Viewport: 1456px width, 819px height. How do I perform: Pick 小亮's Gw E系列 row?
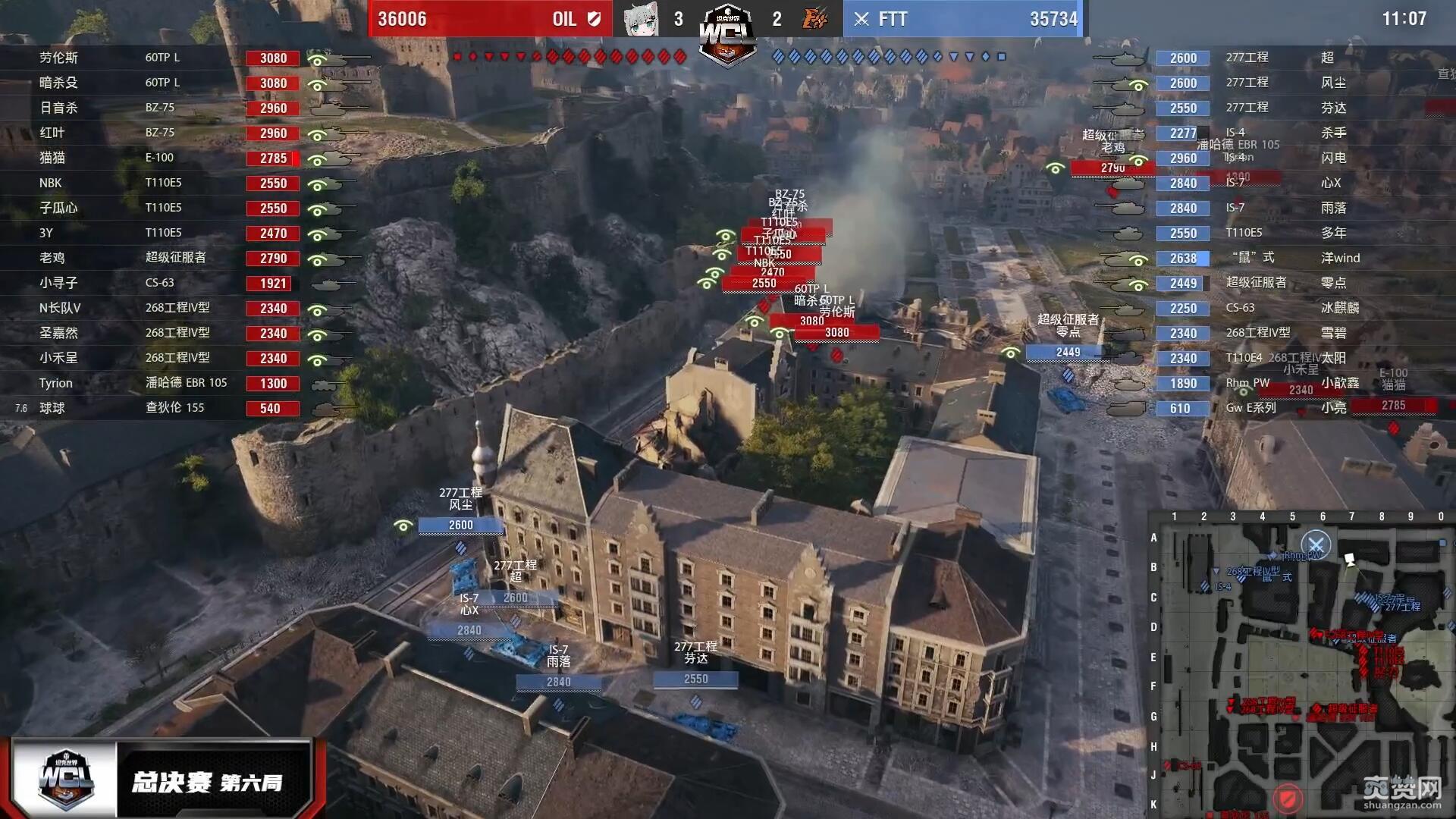pyautogui.click(x=1289, y=408)
